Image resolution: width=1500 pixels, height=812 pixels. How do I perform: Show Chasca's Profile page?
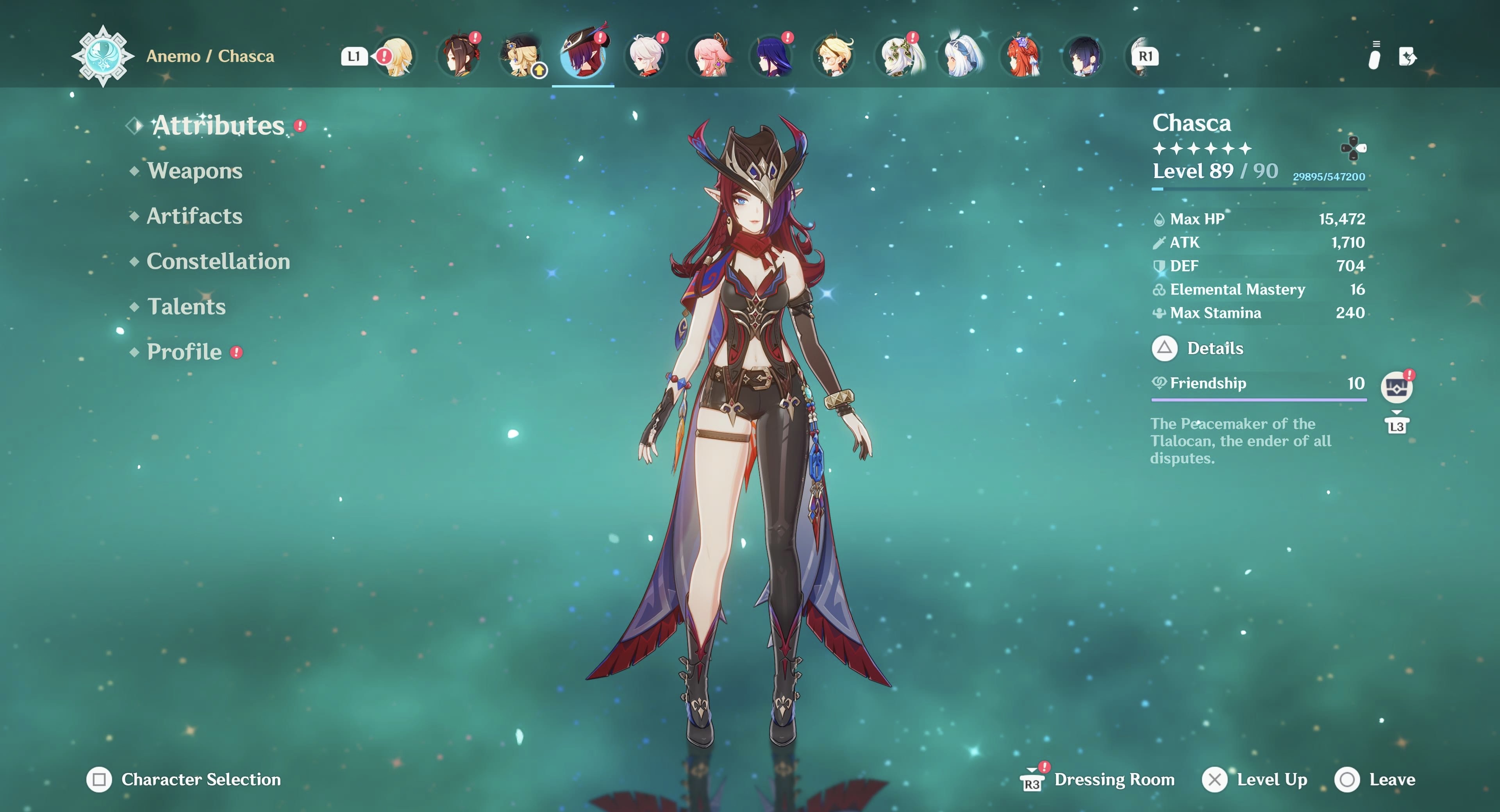184,352
